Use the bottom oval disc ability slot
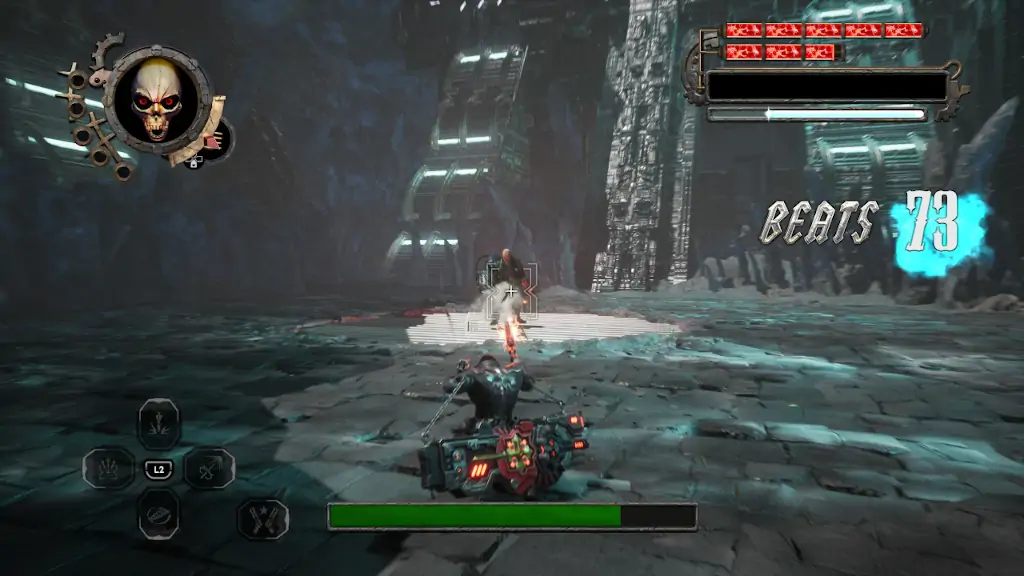Screen dimensions: 1024x576 158,512
